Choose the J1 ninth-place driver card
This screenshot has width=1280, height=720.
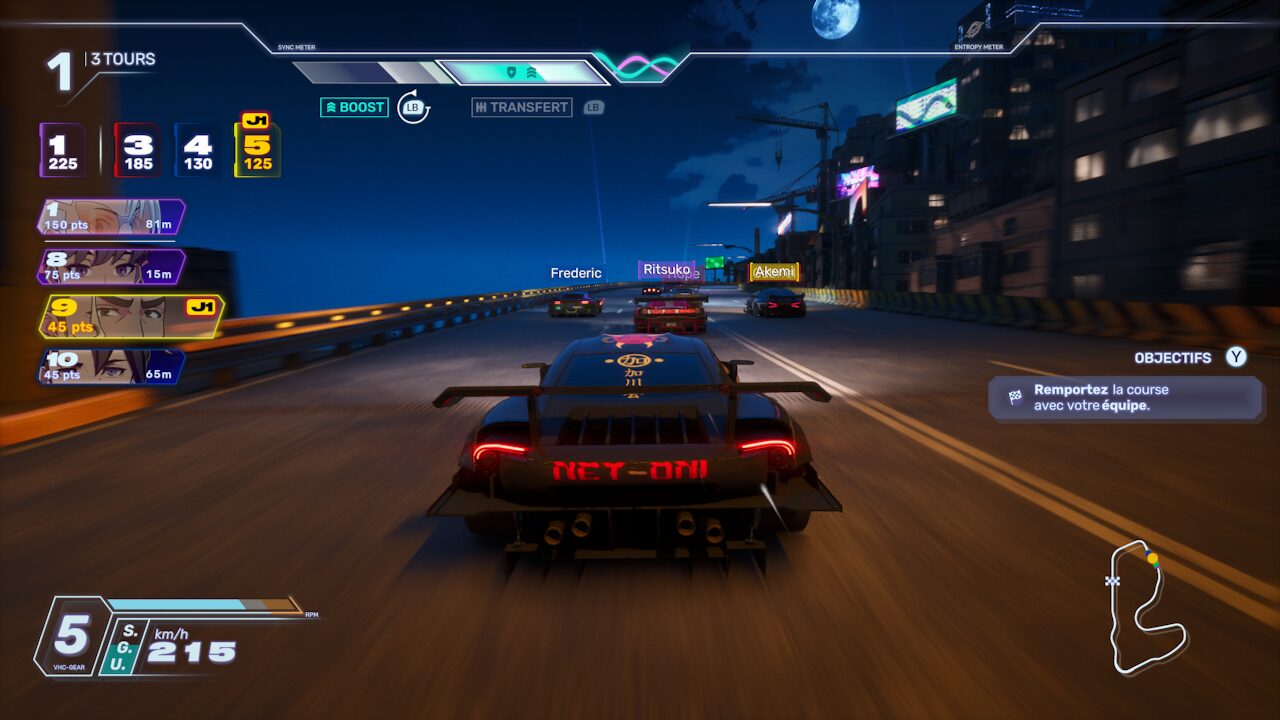tap(130, 316)
